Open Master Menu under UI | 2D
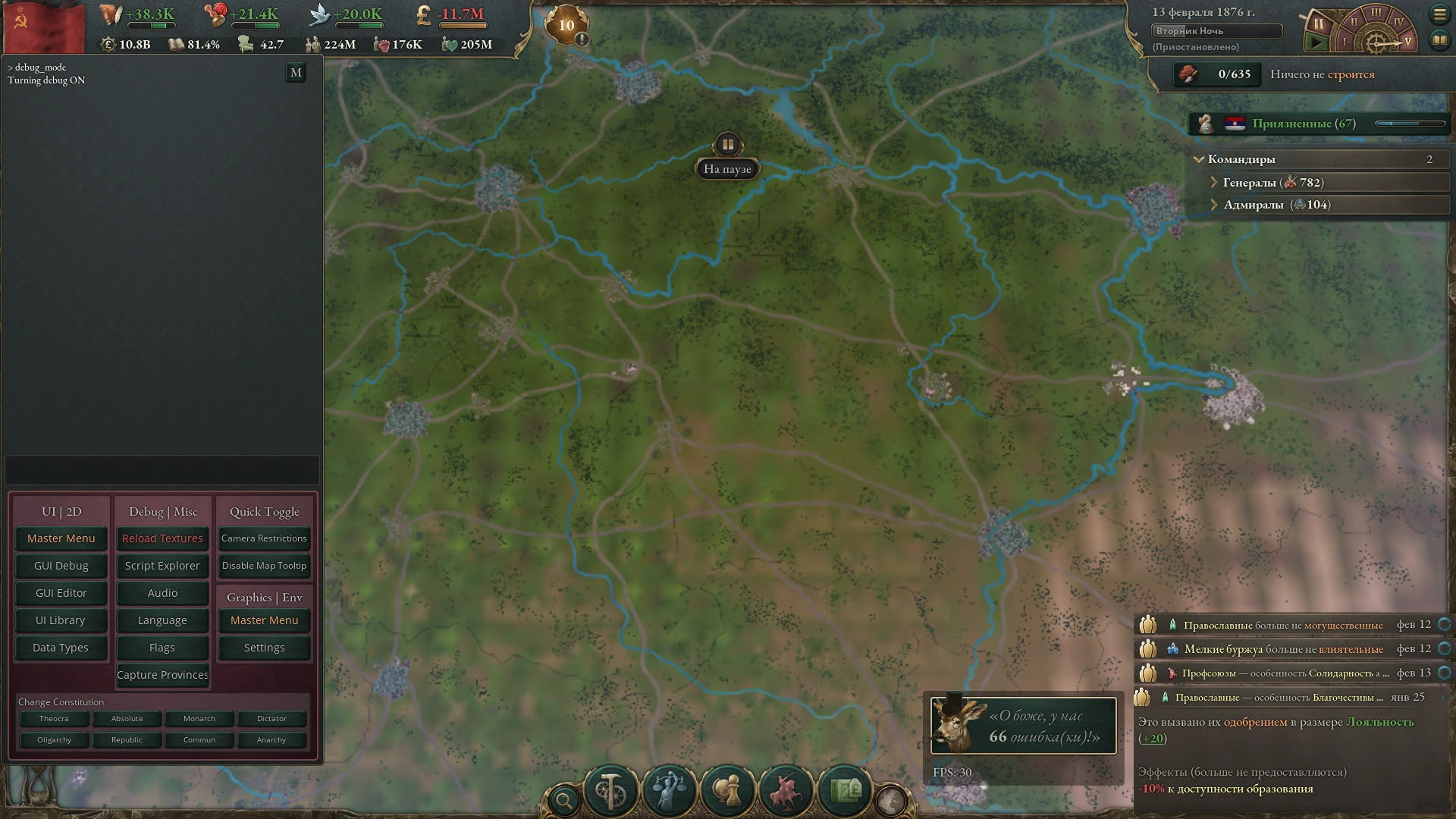The width and height of the screenshot is (1456, 819). coord(61,538)
